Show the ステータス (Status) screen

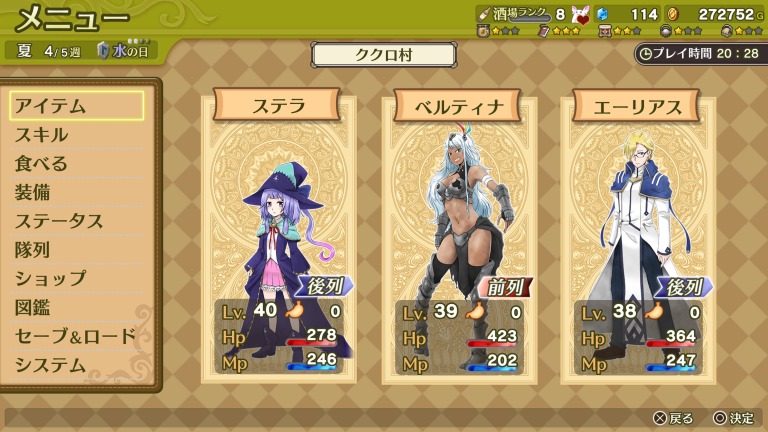pyautogui.click(x=76, y=221)
